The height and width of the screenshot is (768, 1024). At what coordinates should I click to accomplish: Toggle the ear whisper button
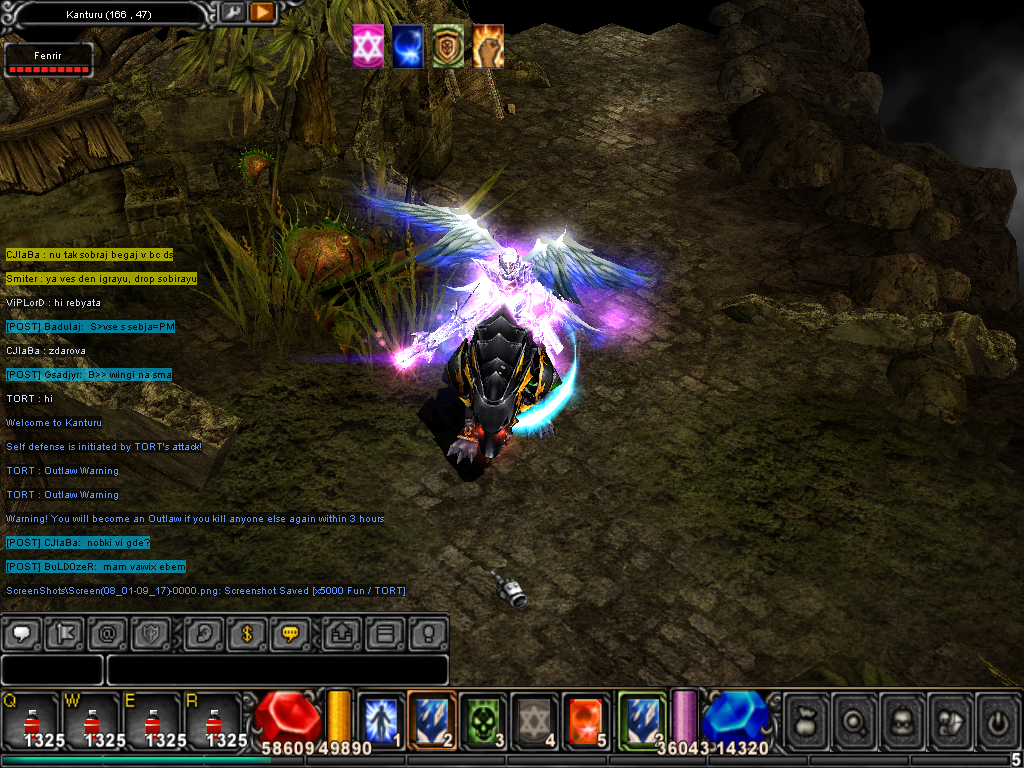[x=203, y=634]
